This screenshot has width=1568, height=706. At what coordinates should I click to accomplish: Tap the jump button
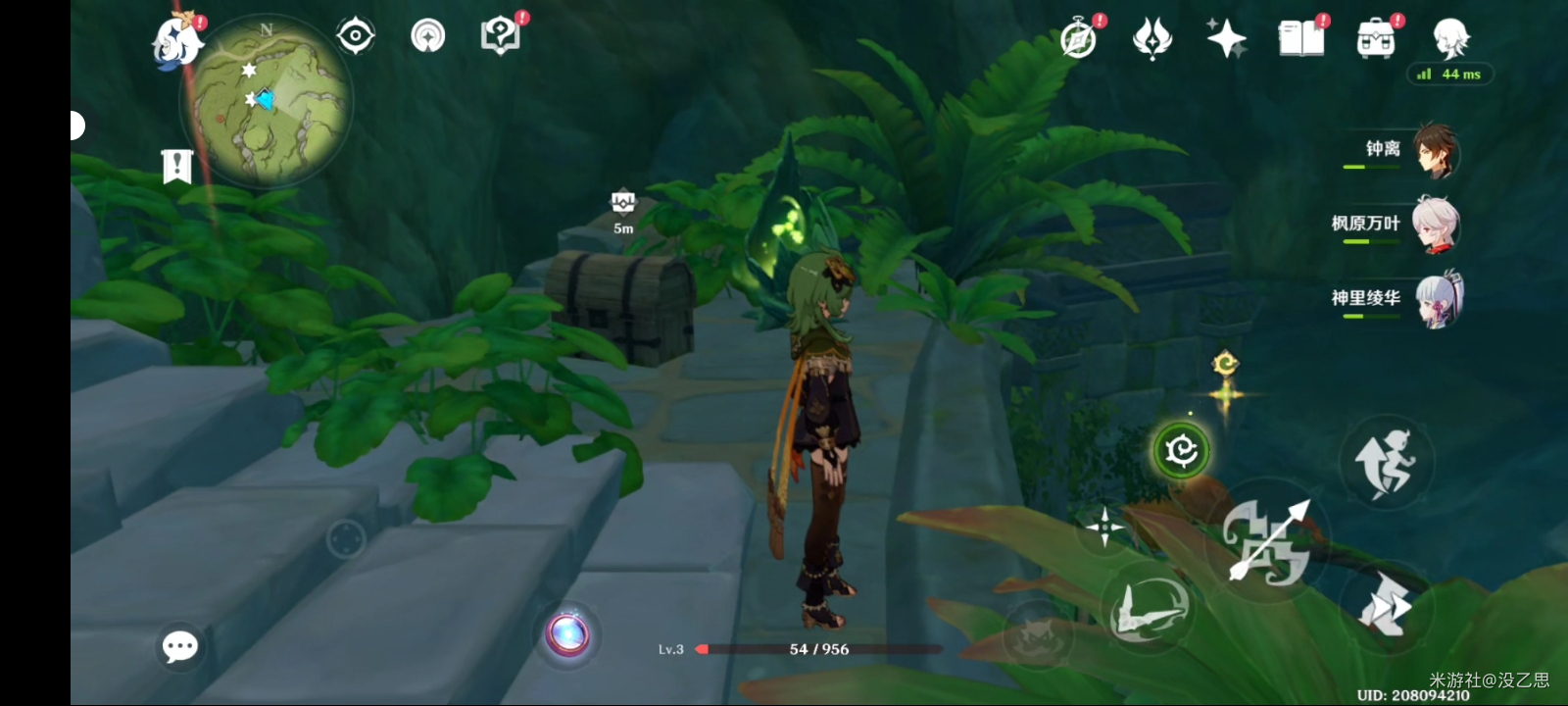[1385, 462]
